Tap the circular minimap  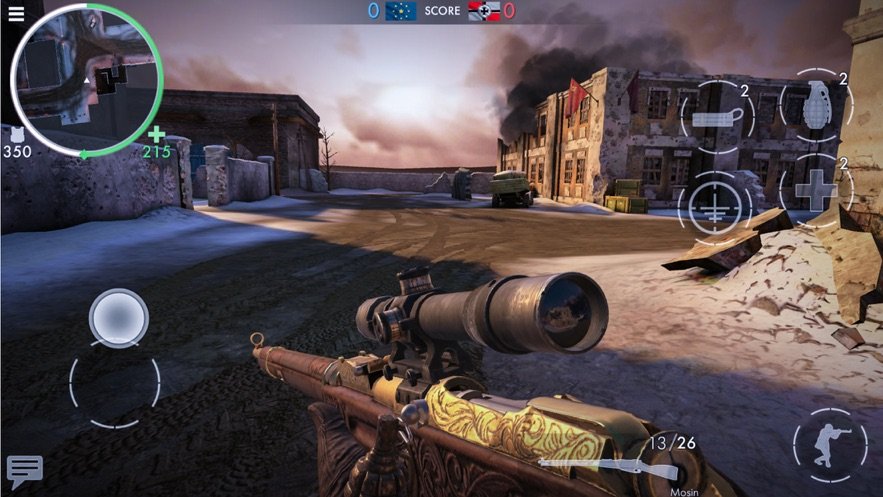(x=87, y=80)
